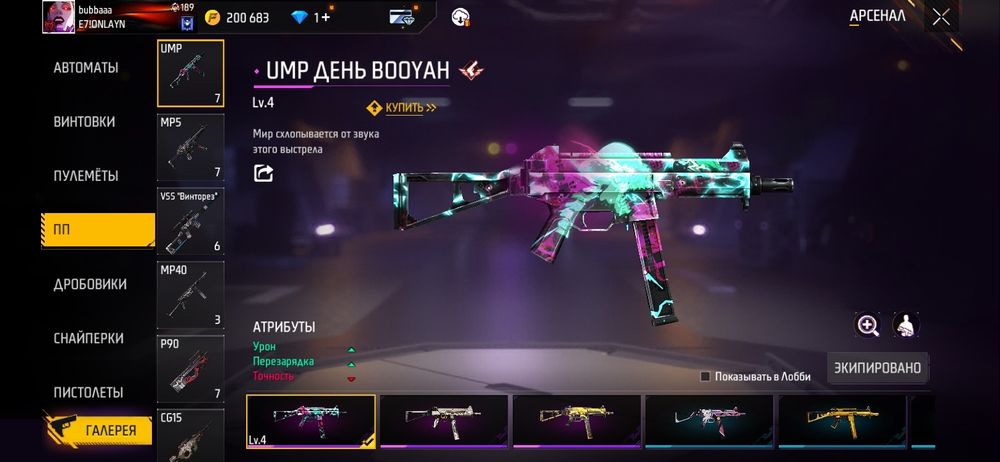Screen dimensions: 1000x462
Task: Open the Винтовки weapon category
Action: 84,122
